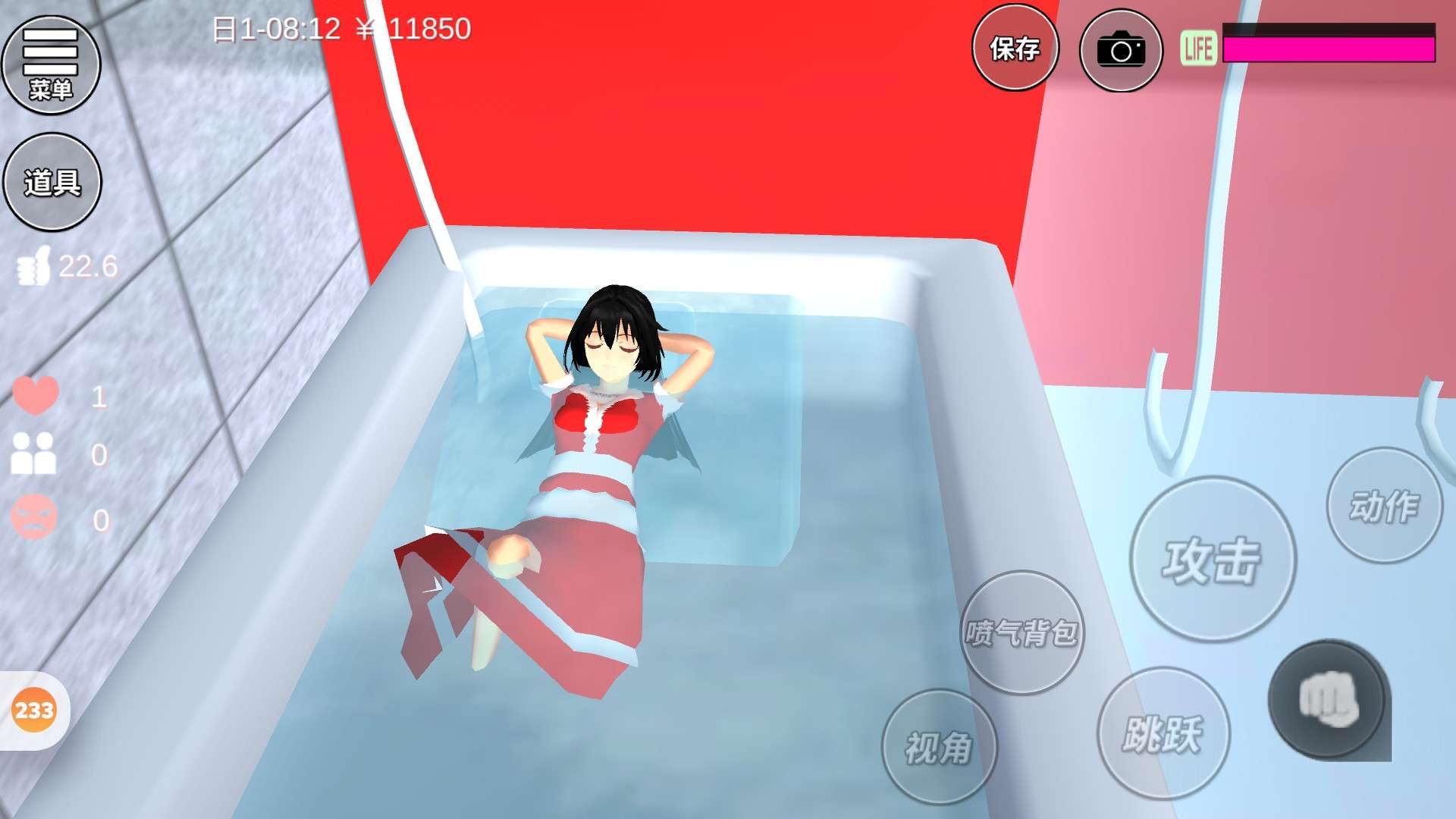This screenshot has height=819, width=1456.
Task: Click the fist punch icon button
Action: coord(1327,699)
